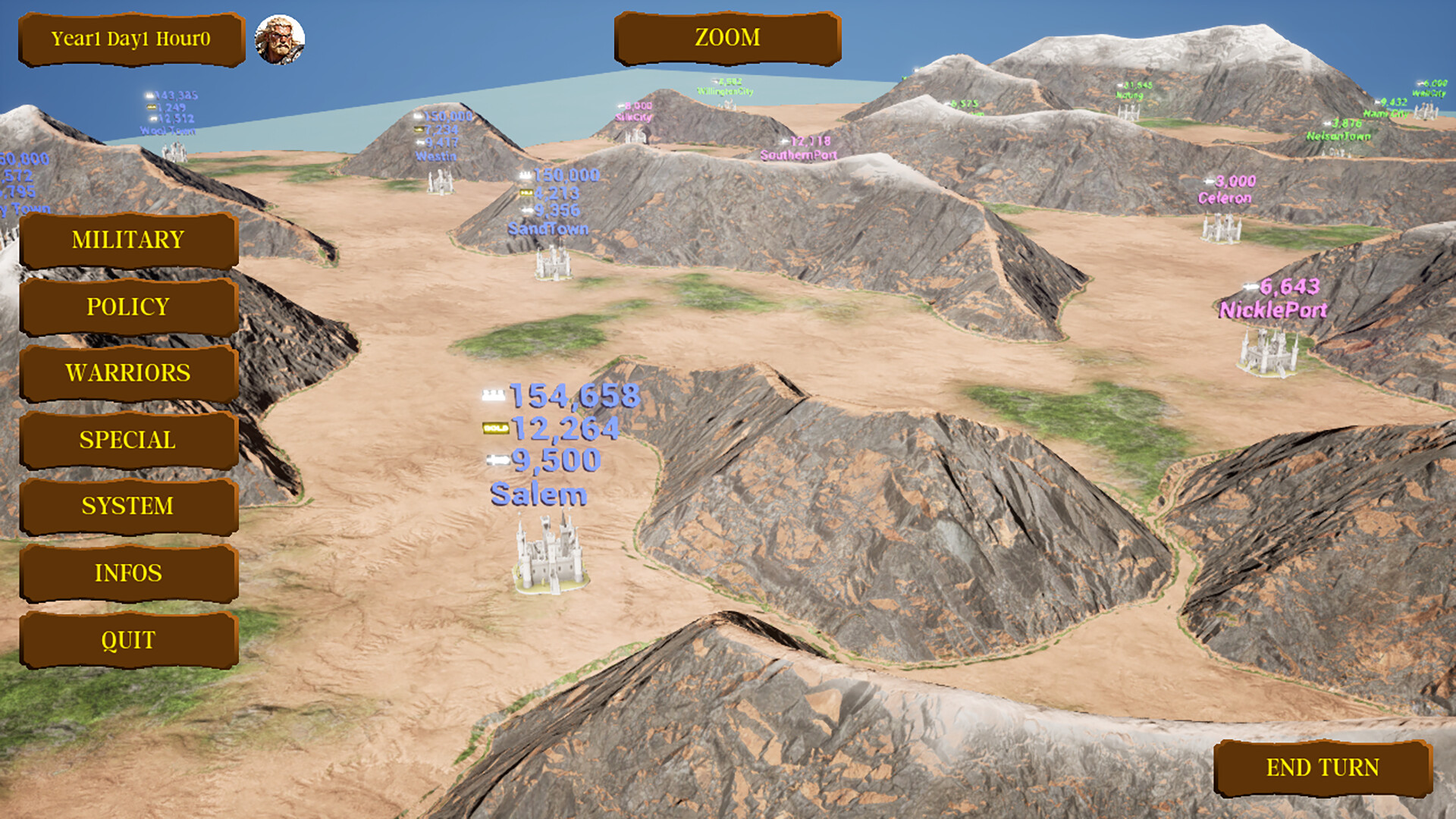Open the MILITARY menu
The image size is (1456, 819).
tap(128, 240)
